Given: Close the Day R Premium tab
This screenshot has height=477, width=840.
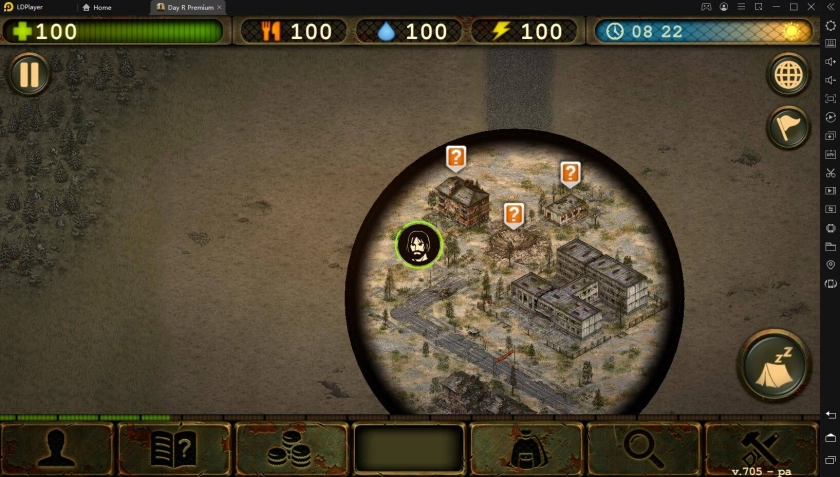Looking at the screenshot, I should [220, 7].
